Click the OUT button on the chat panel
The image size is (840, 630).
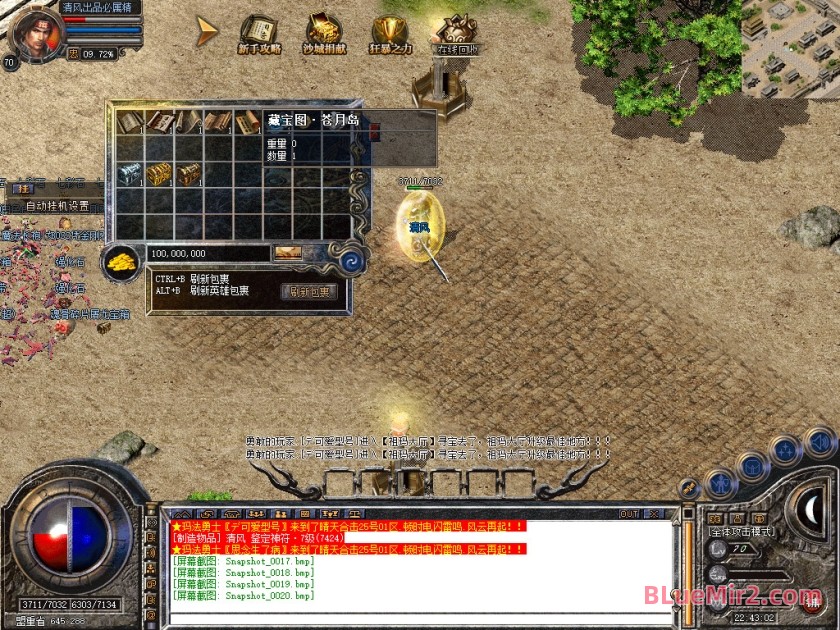629,514
